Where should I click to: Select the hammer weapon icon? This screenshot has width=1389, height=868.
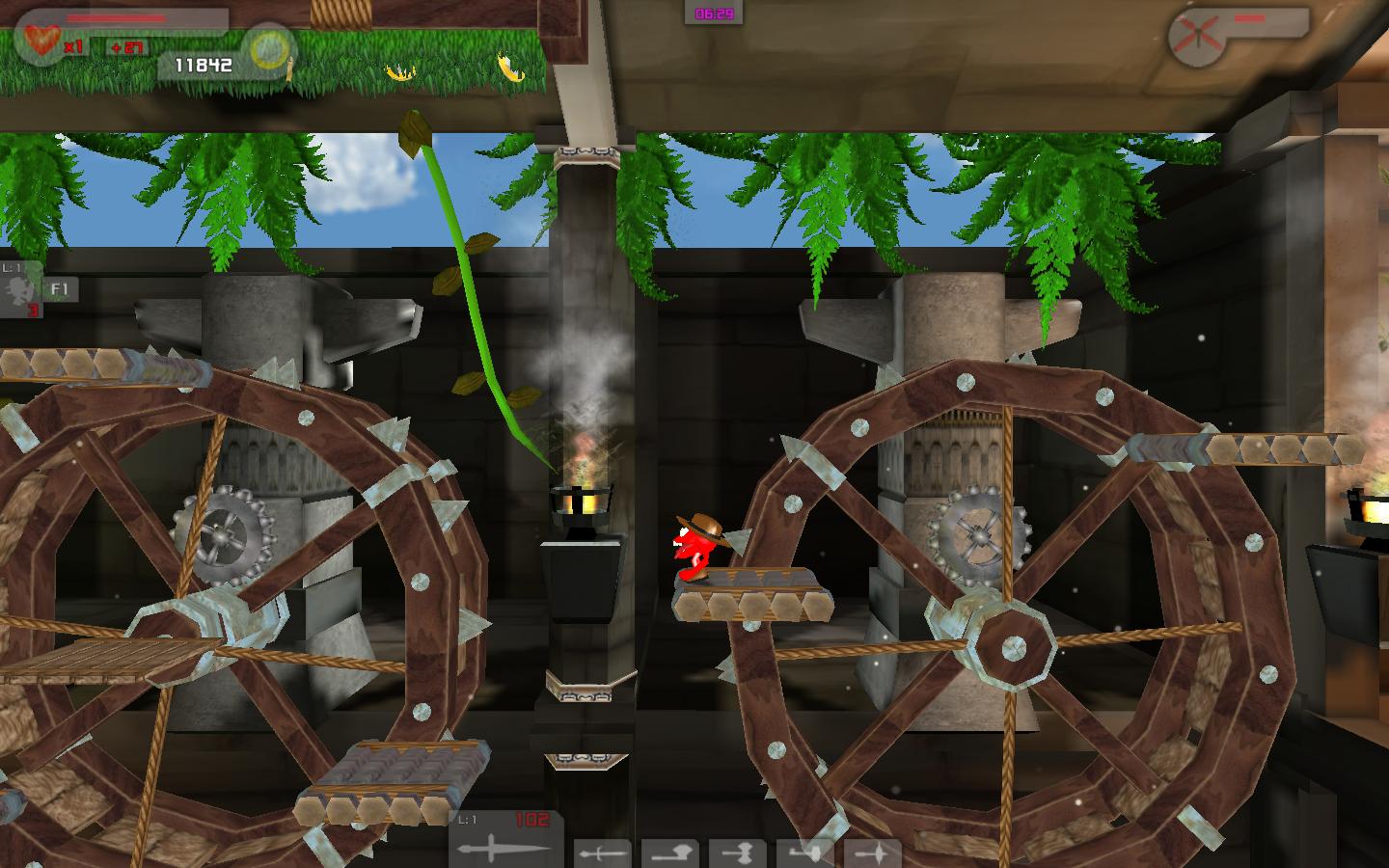[x=737, y=853]
